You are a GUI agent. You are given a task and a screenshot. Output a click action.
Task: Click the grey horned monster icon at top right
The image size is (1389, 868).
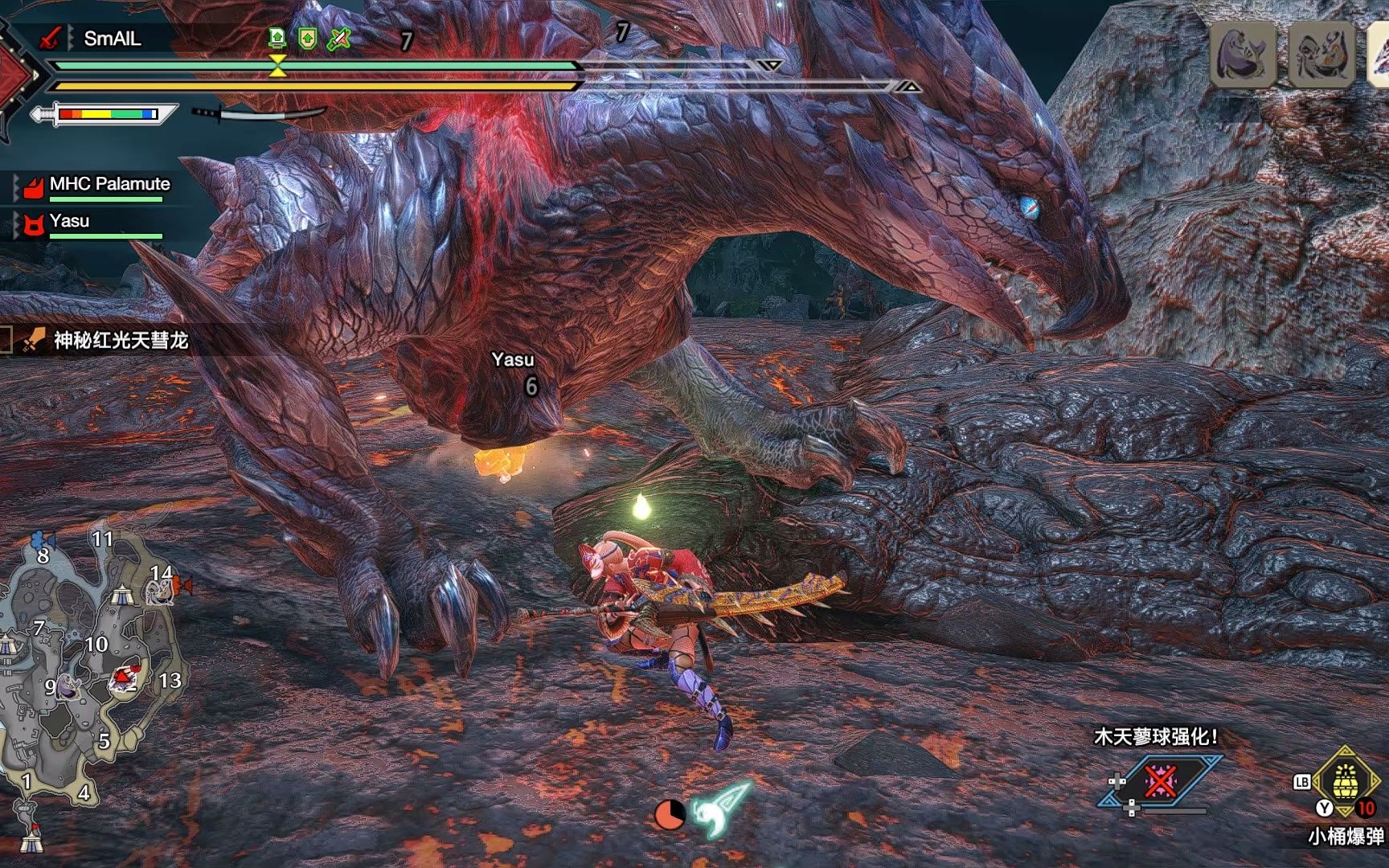[1321, 55]
